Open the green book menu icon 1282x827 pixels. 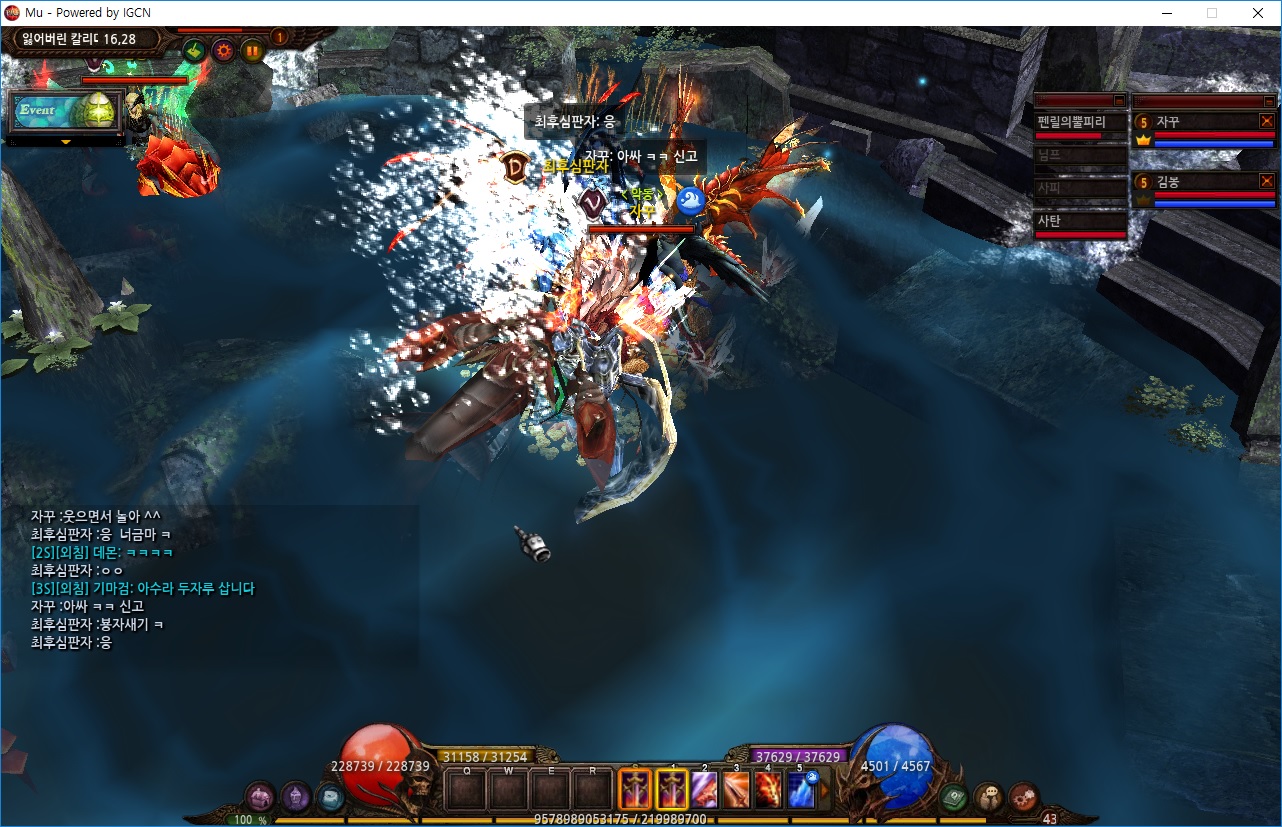pyautogui.click(x=953, y=797)
